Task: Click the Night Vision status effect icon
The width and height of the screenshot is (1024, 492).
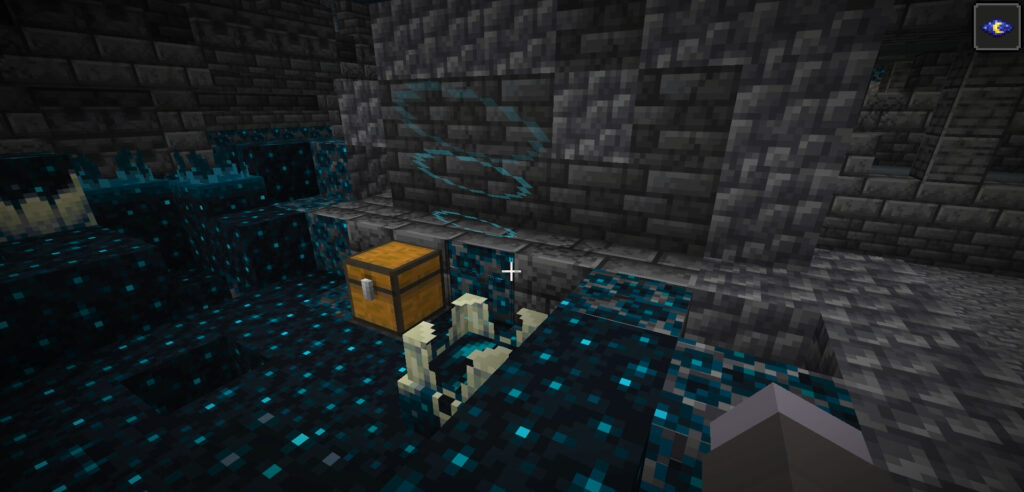Action: tap(997, 26)
